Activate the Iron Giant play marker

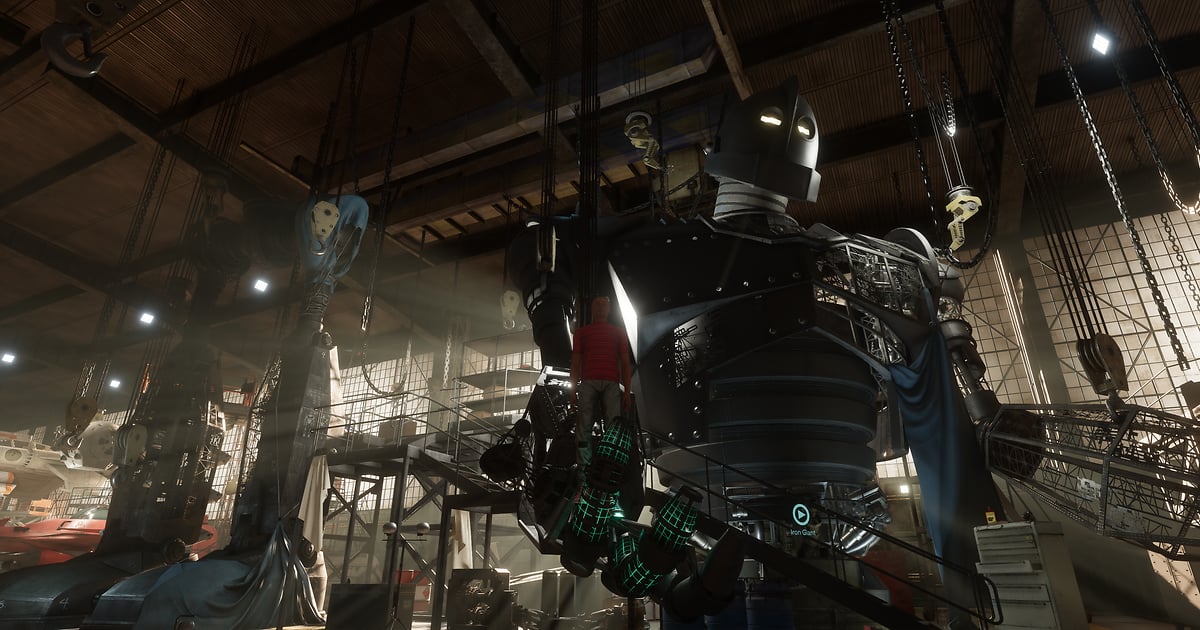tap(801, 514)
